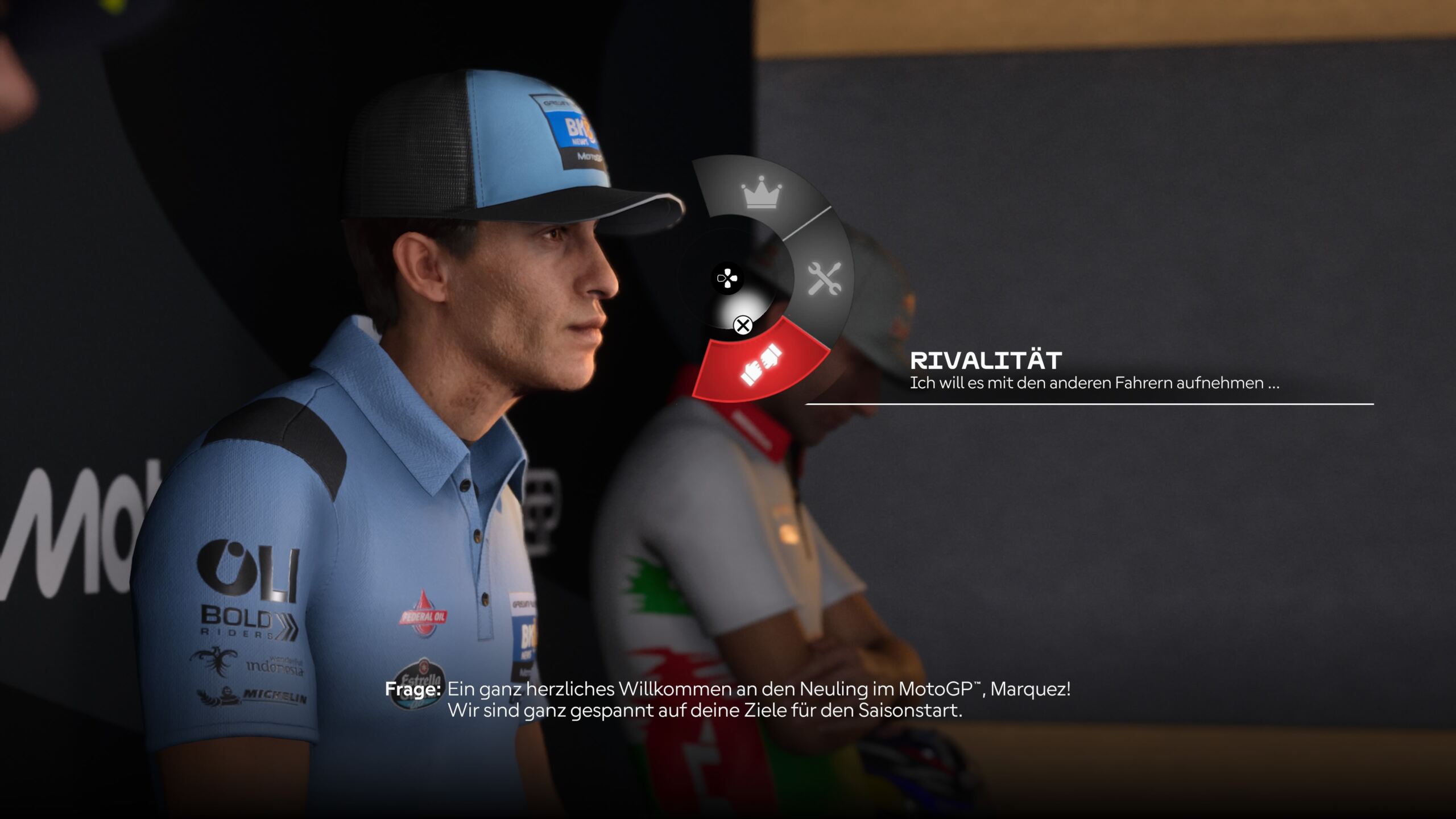Select the crown answer segment
Screen dimensions: 1456x819
pyautogui.click(x=761, y=192)
